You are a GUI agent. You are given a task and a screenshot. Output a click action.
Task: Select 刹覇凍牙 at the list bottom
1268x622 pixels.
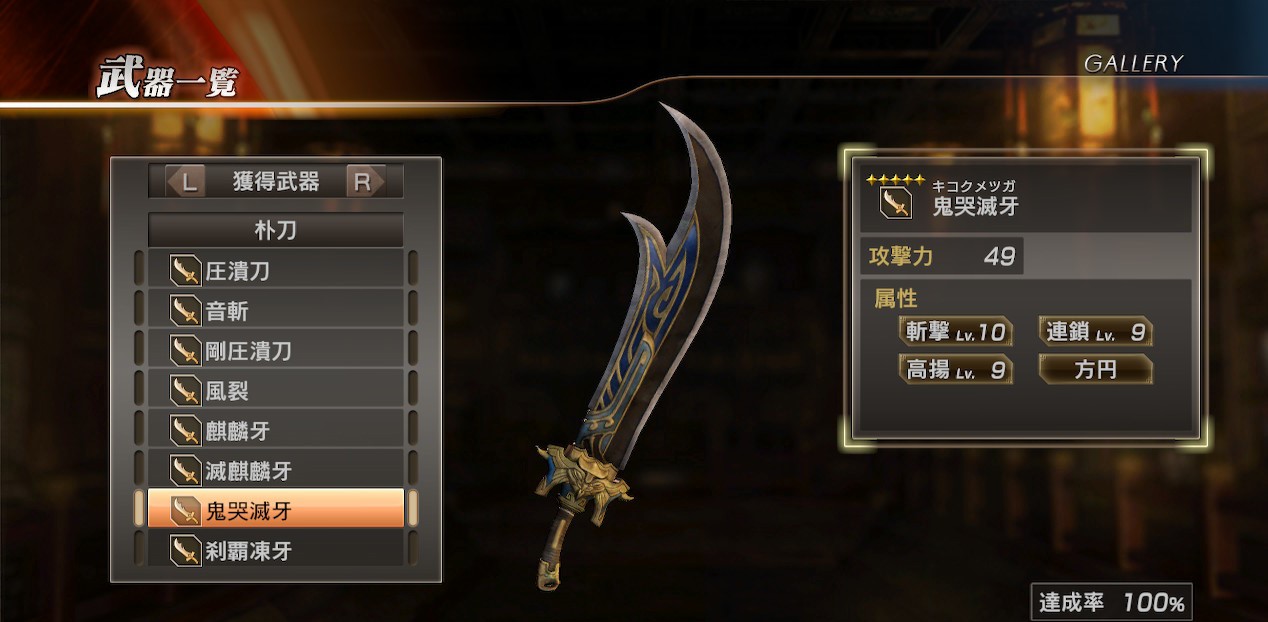click(276, 550)
